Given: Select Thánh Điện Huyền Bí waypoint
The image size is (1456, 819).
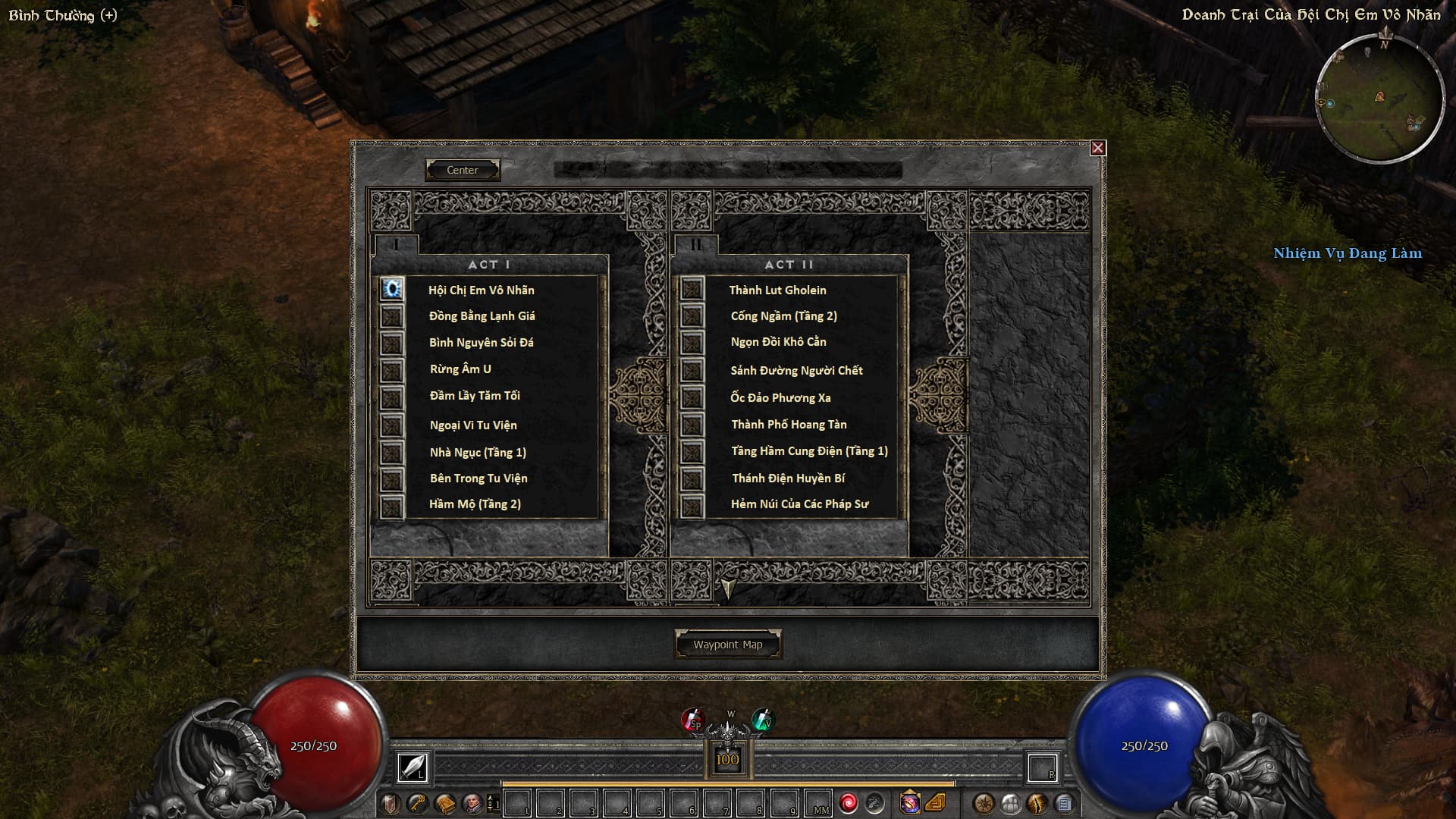Looking at the screenshot, I should pos(788,479).
